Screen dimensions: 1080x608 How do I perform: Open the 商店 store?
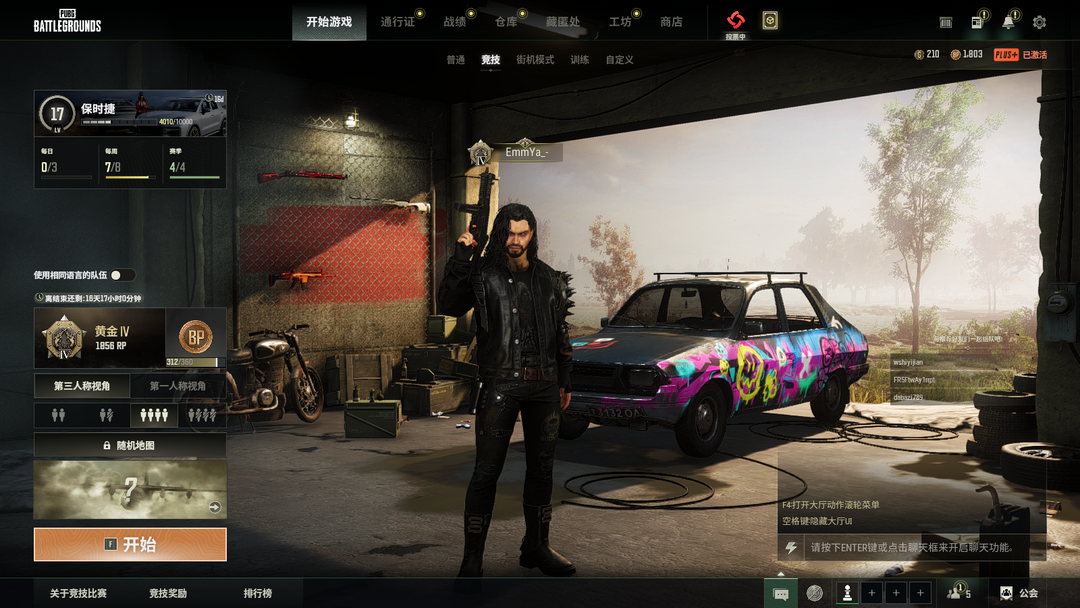[671, 22]
